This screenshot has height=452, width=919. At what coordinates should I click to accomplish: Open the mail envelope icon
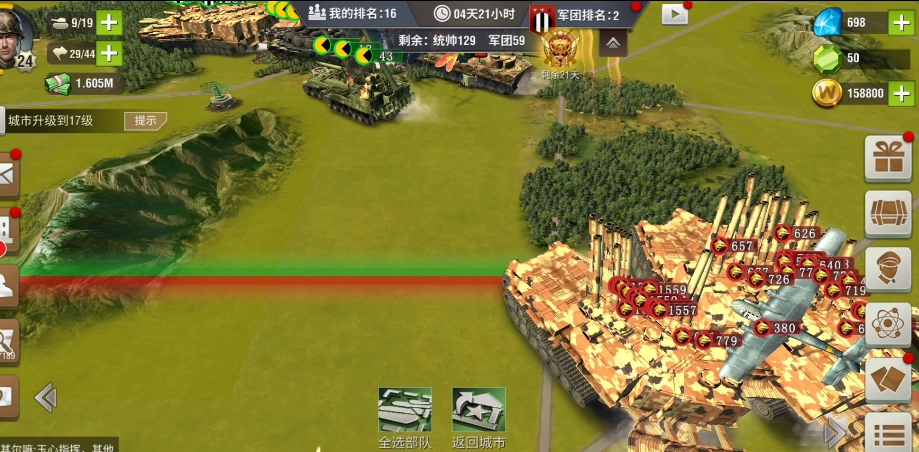point(8,175)
